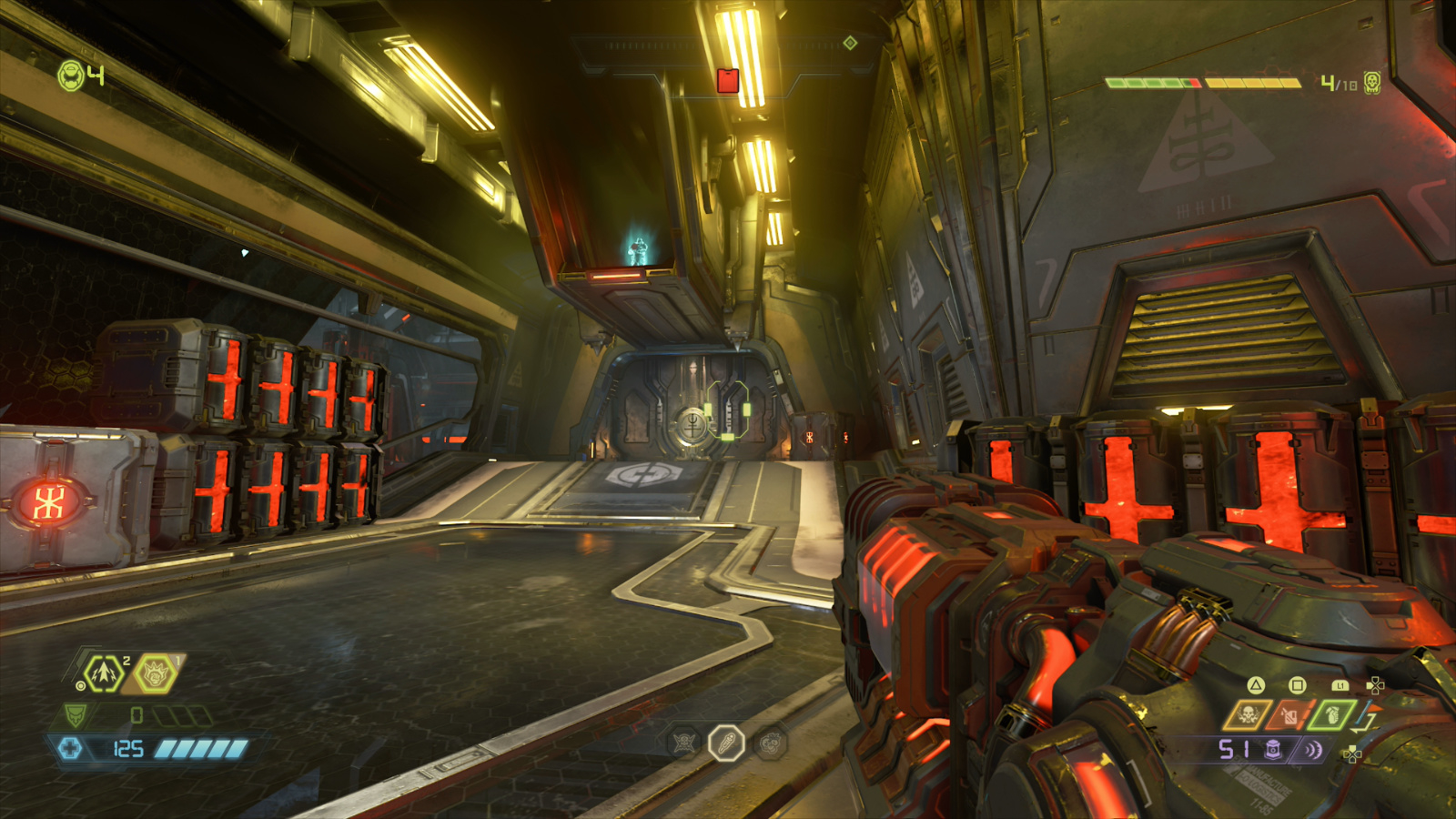Click the triangle button prompt
The image size is (1456, 819).
(1255, 684)
